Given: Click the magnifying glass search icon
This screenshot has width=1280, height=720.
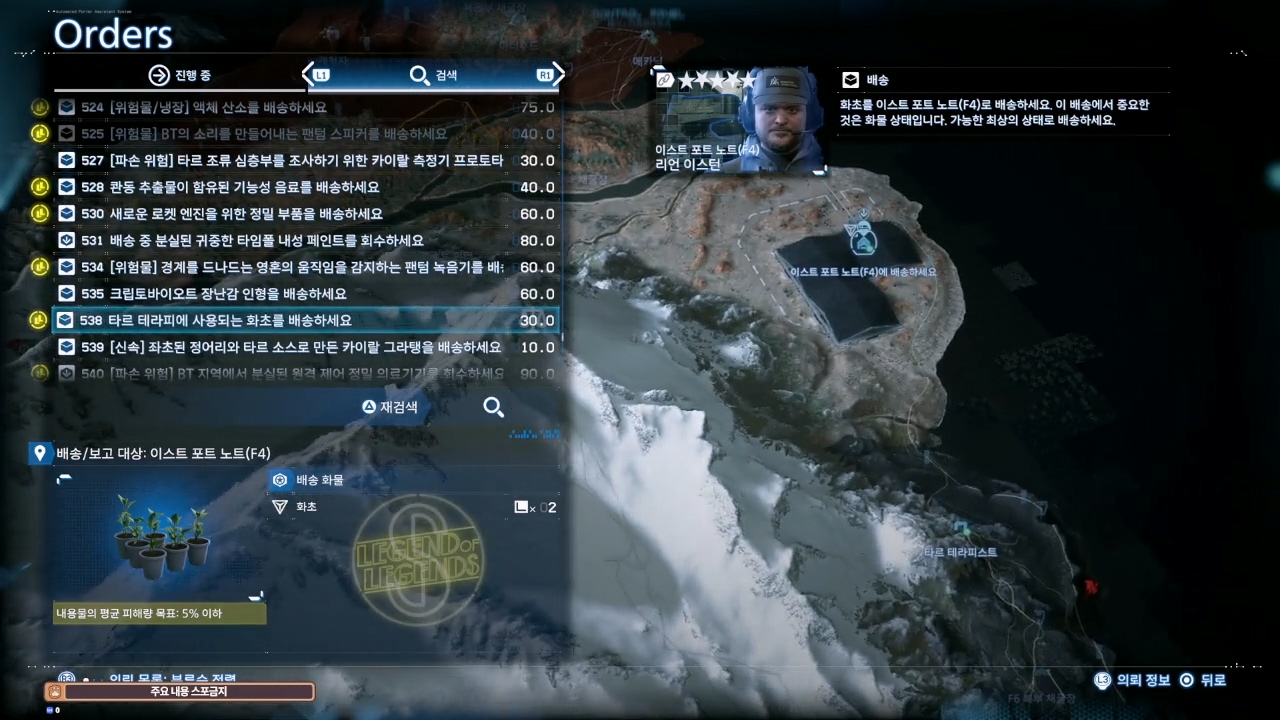Looking at the screenshot, I should [x=493, y=407].
